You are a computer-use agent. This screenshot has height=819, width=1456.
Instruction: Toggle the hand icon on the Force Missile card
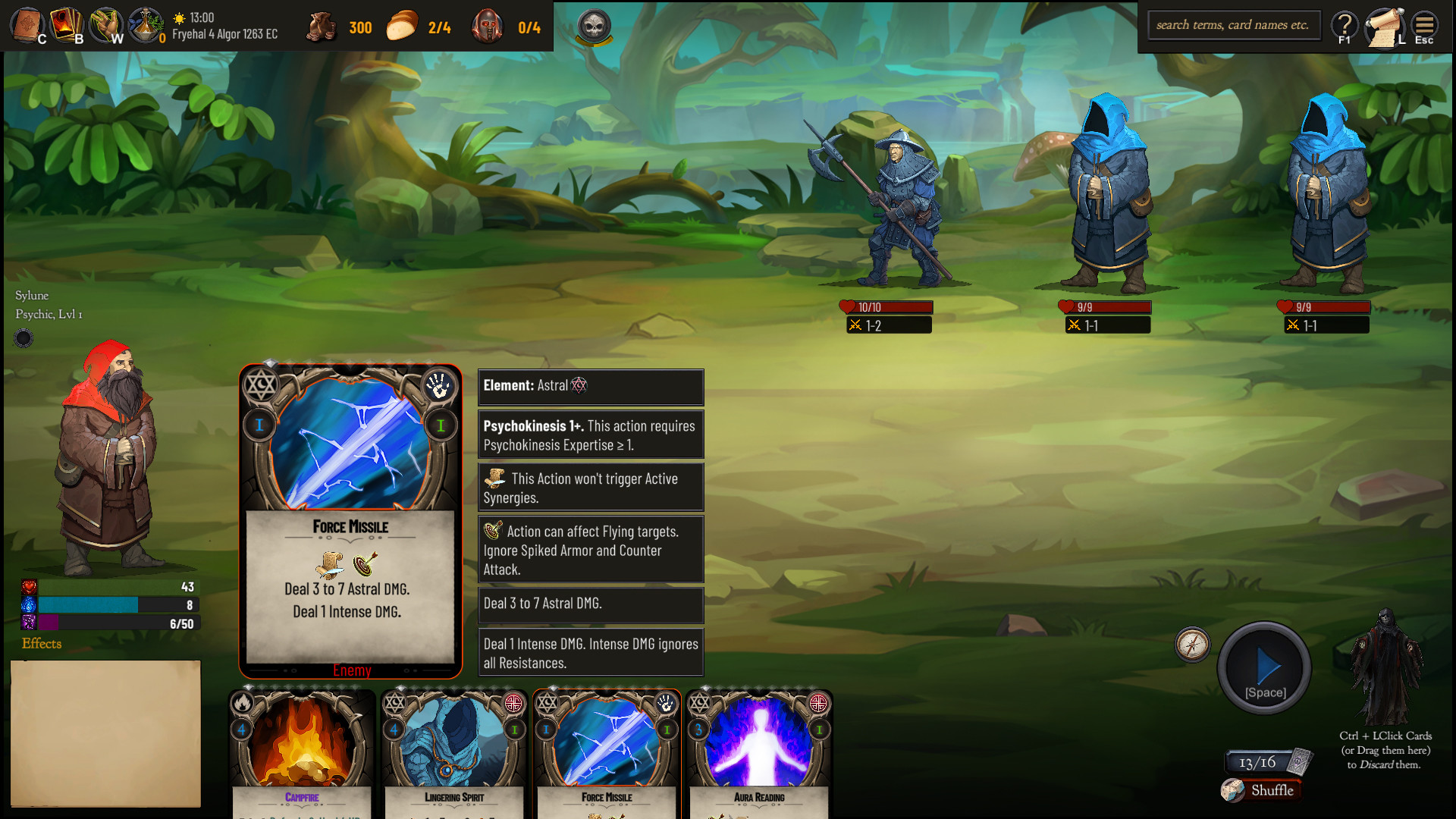pos(441,386)
